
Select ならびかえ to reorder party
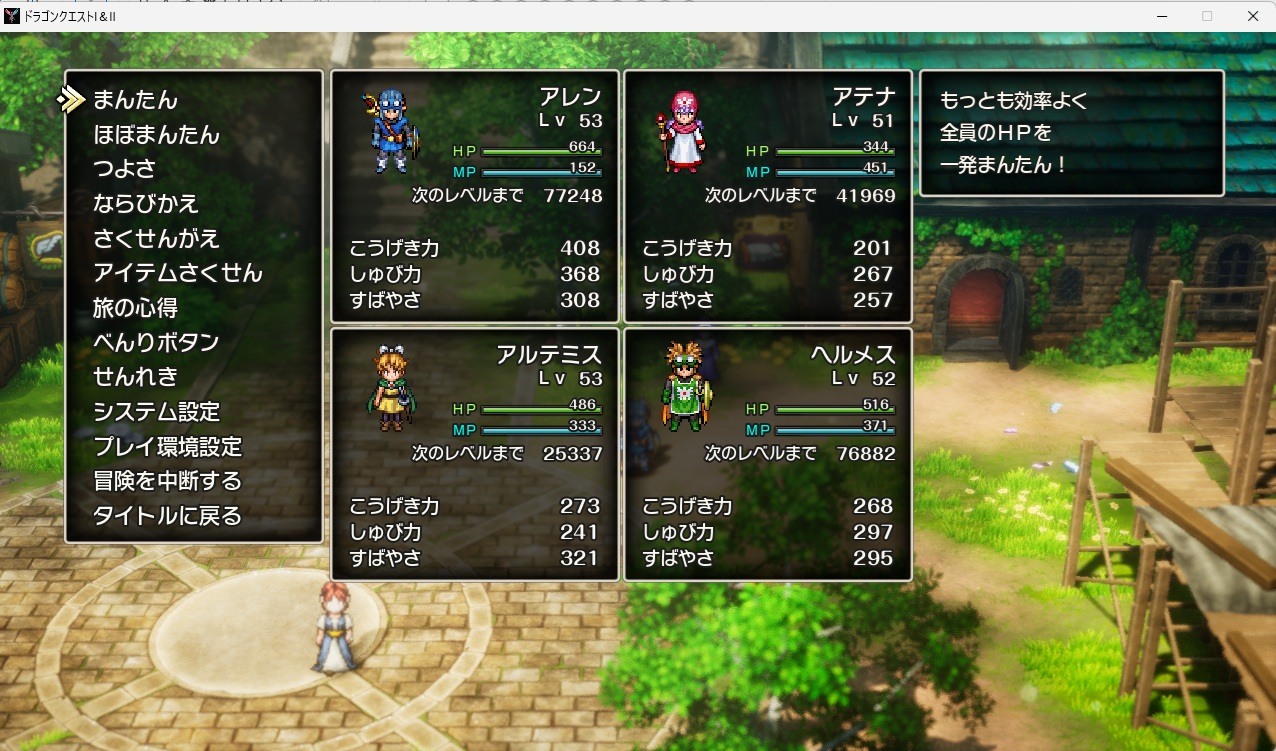coord(146,204)
